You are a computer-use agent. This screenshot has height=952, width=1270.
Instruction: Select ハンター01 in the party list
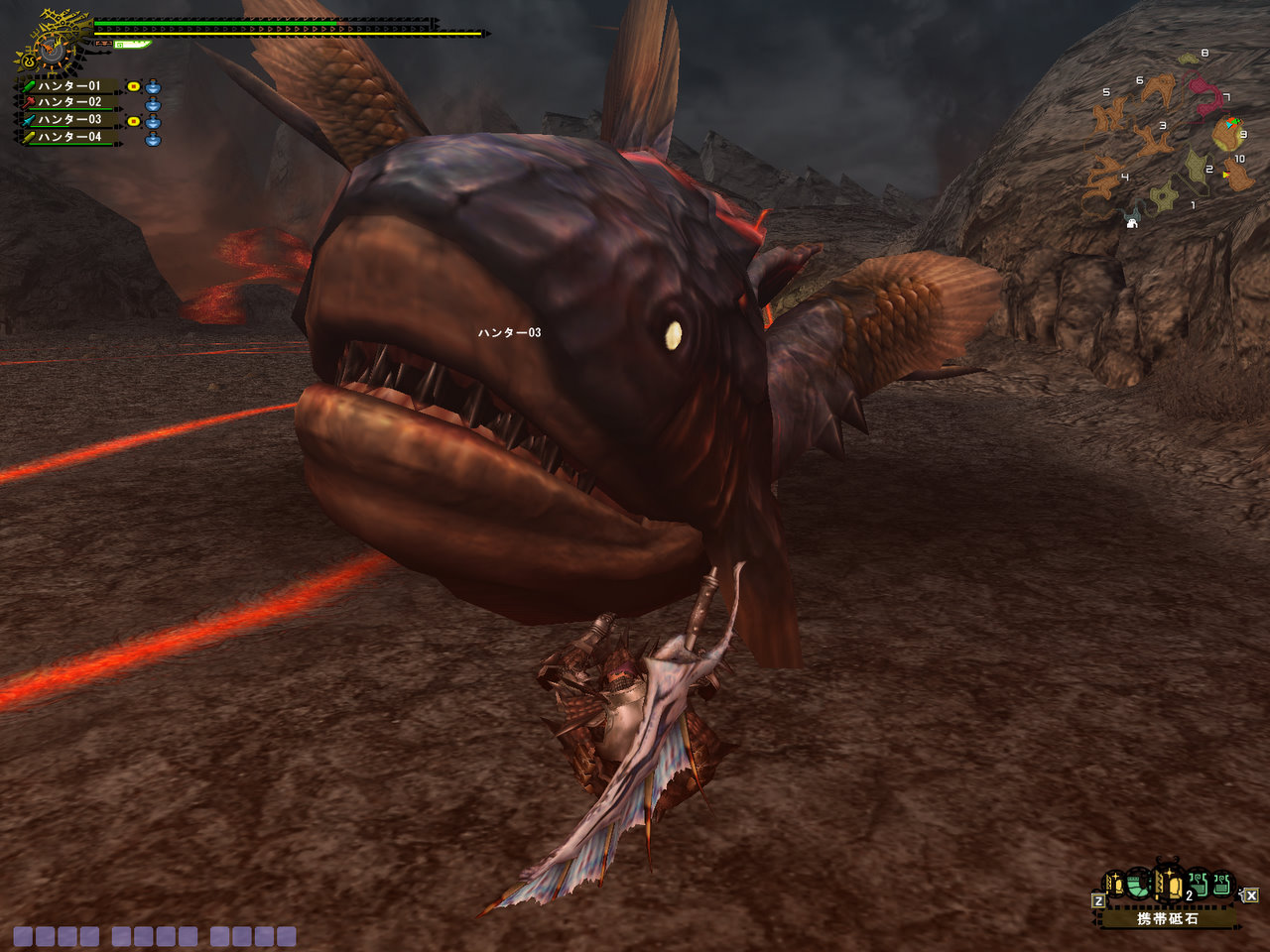click(69, 86)
